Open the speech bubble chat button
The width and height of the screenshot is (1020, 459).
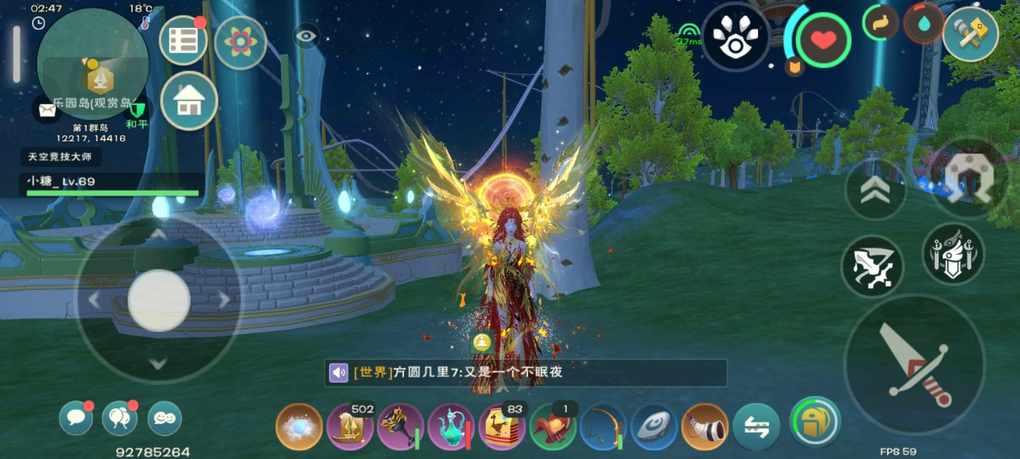pyautogui.click(x=75, y=417)
